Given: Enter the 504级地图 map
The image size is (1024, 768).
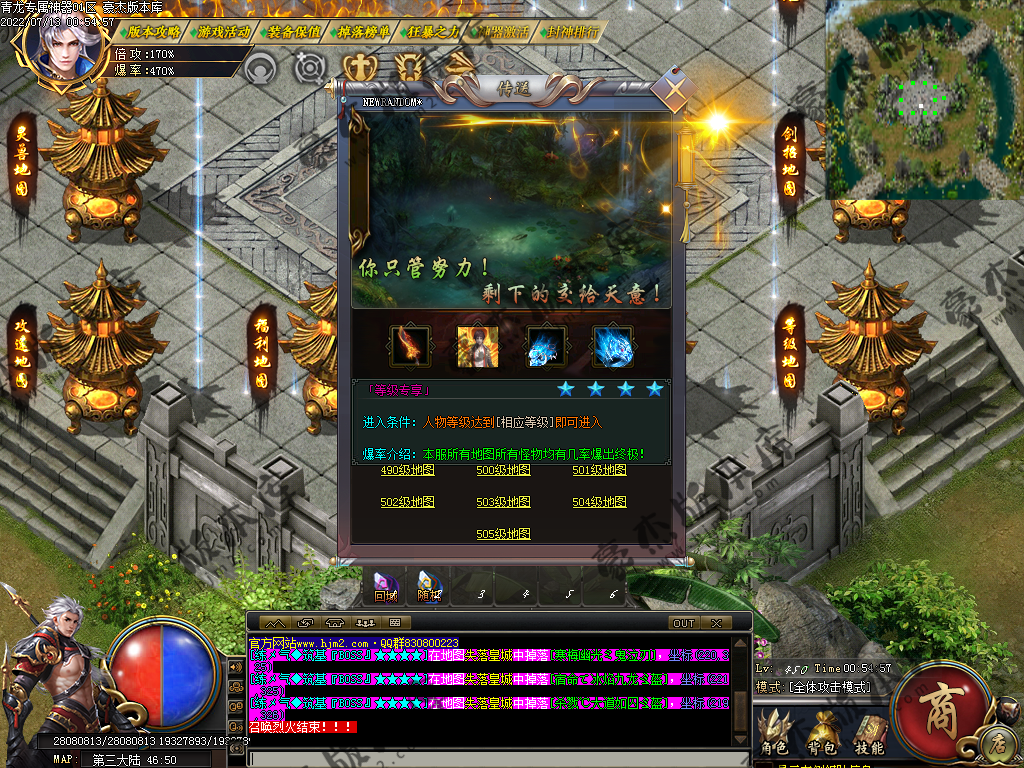Looking at the screenshot, I should point(599,502).
